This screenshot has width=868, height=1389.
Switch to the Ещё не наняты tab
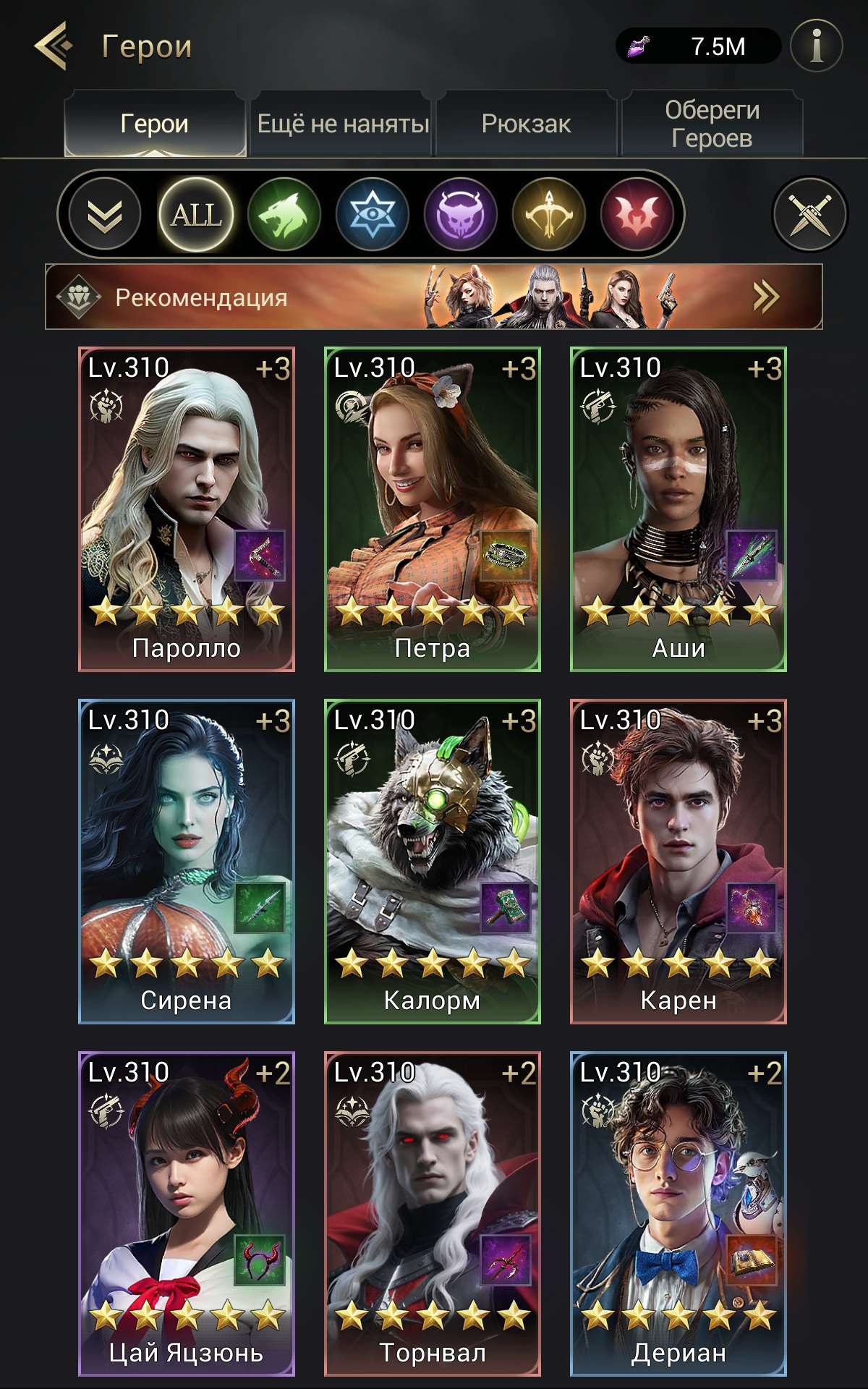pos(343,124)
